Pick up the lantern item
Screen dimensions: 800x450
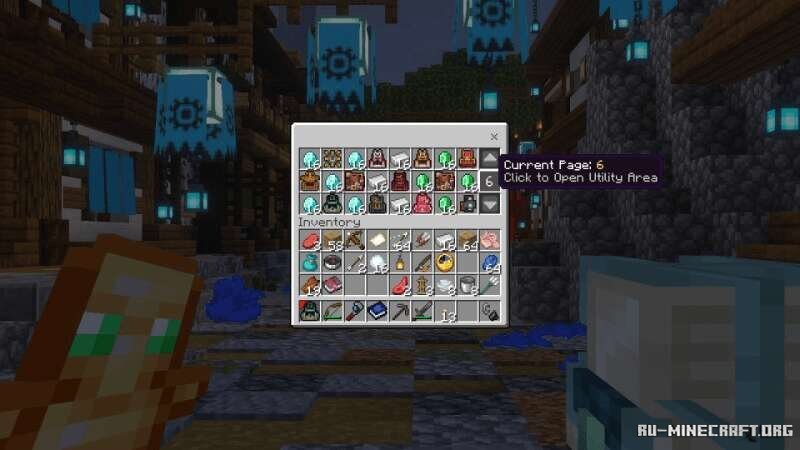[399, 263]
